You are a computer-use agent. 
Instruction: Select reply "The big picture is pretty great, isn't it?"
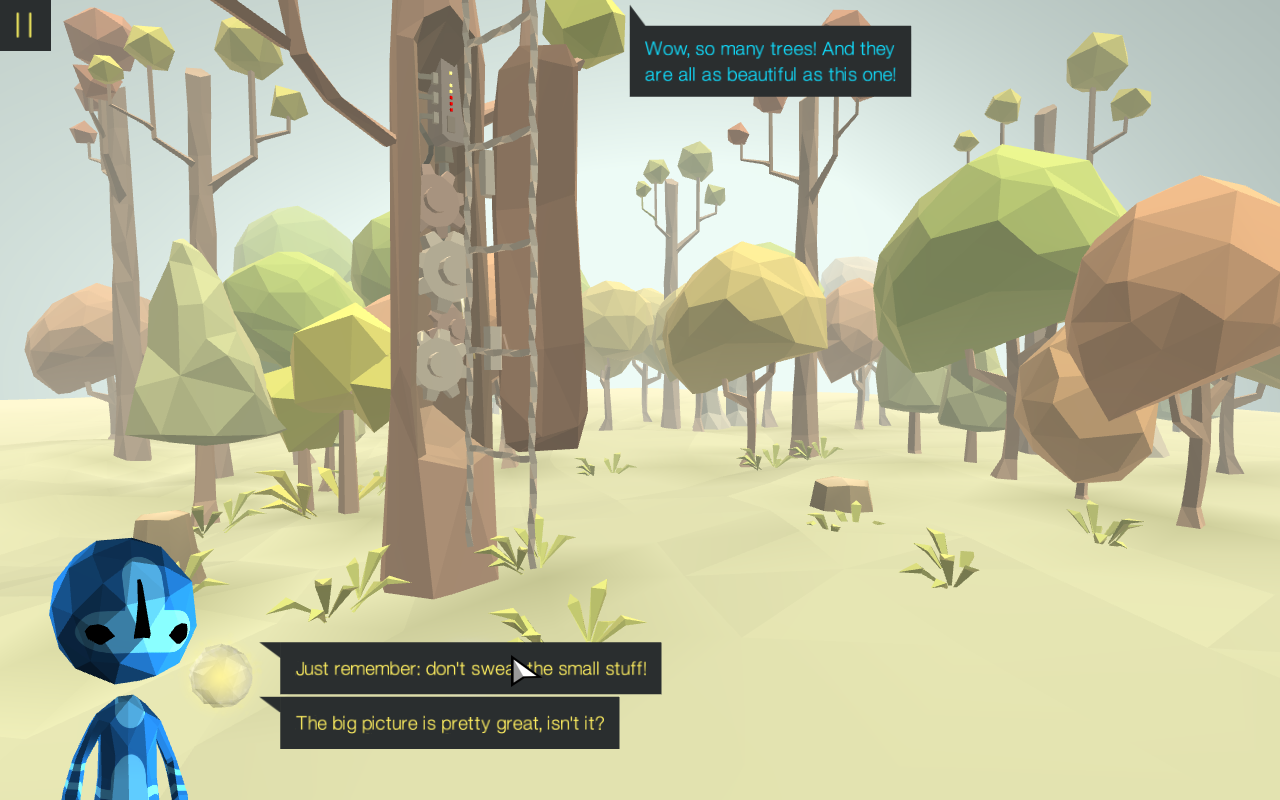pos(449,723)
